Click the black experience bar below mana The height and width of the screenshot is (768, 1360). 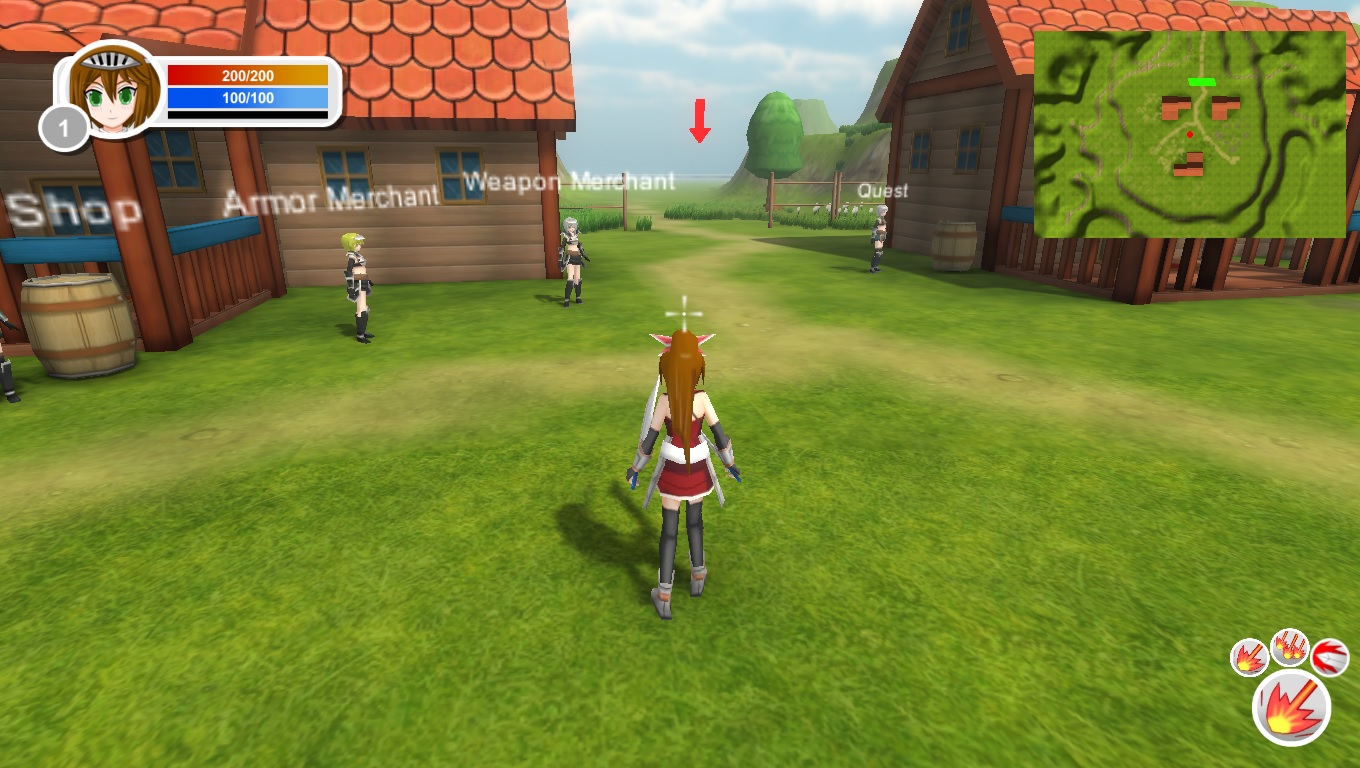[248, 113]
